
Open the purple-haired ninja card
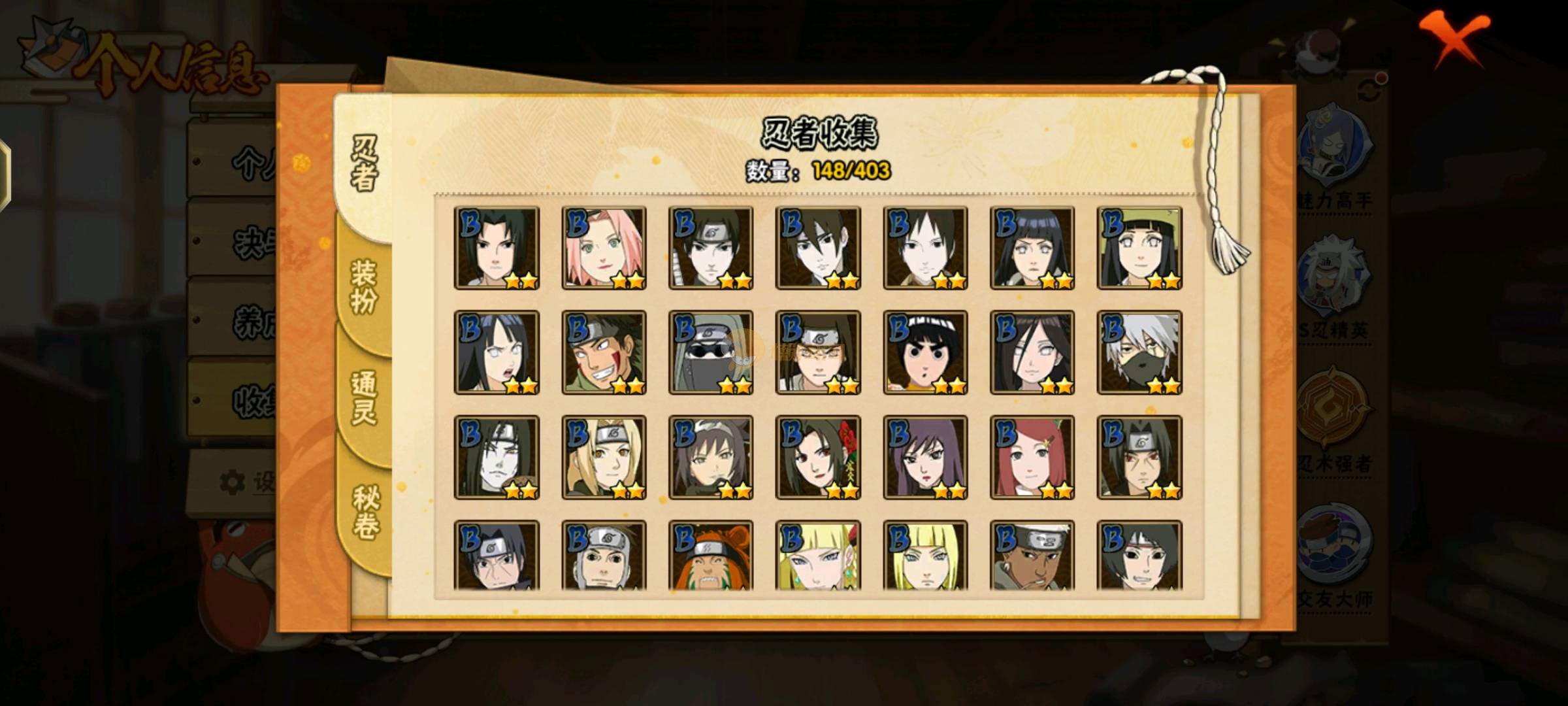925,458
